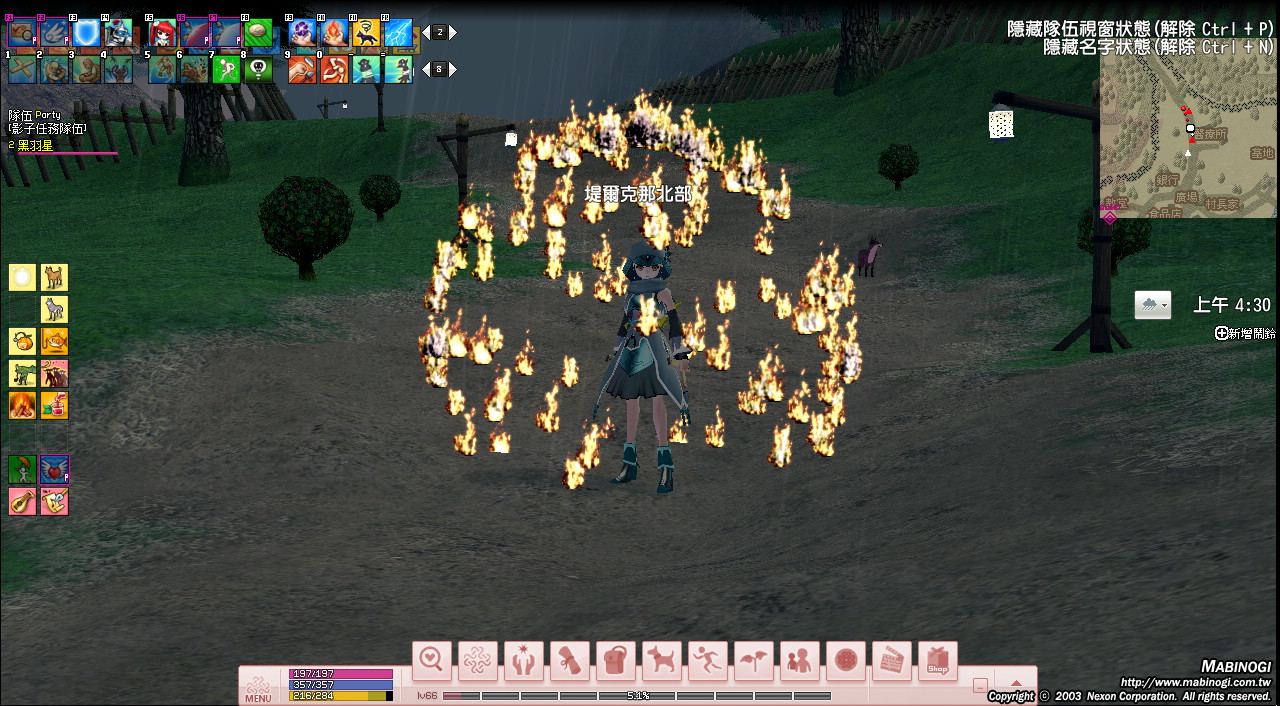This screenshot has height=706, width=1280.
Task: Activate the lightning bolt skill
Action: pos(398,33)
